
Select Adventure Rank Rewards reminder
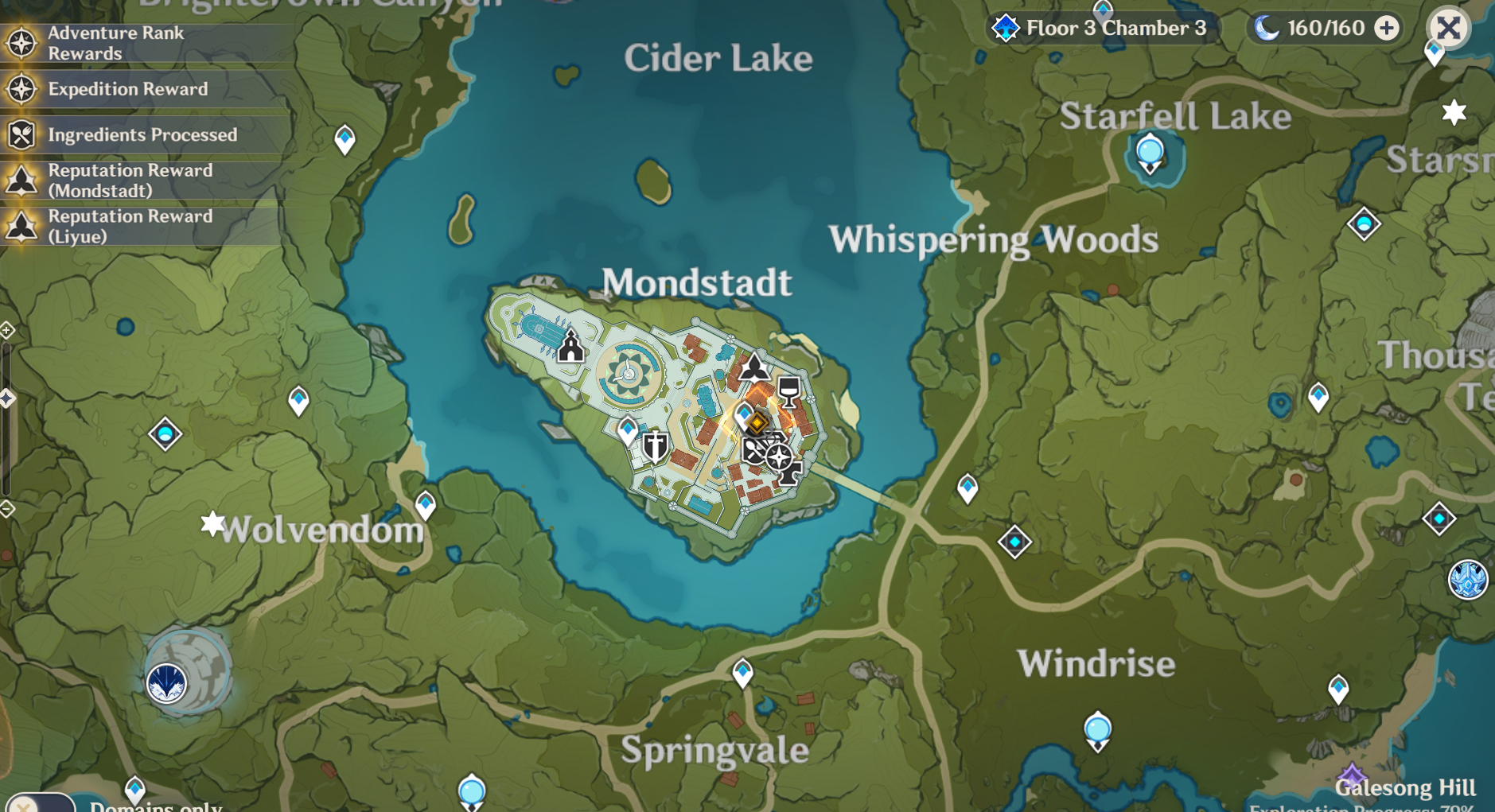[x=116, y=43]
